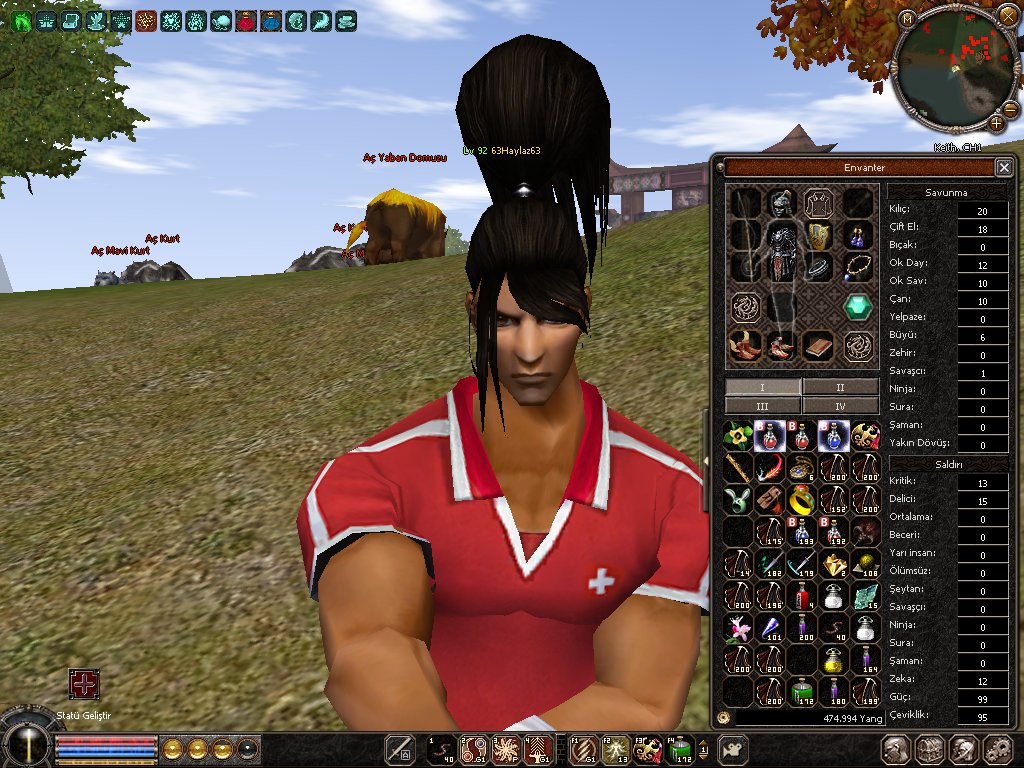The width and height of the screenshot is (1024, 768).
Task: Select the blue earrings slot
Action: point(857,236)
